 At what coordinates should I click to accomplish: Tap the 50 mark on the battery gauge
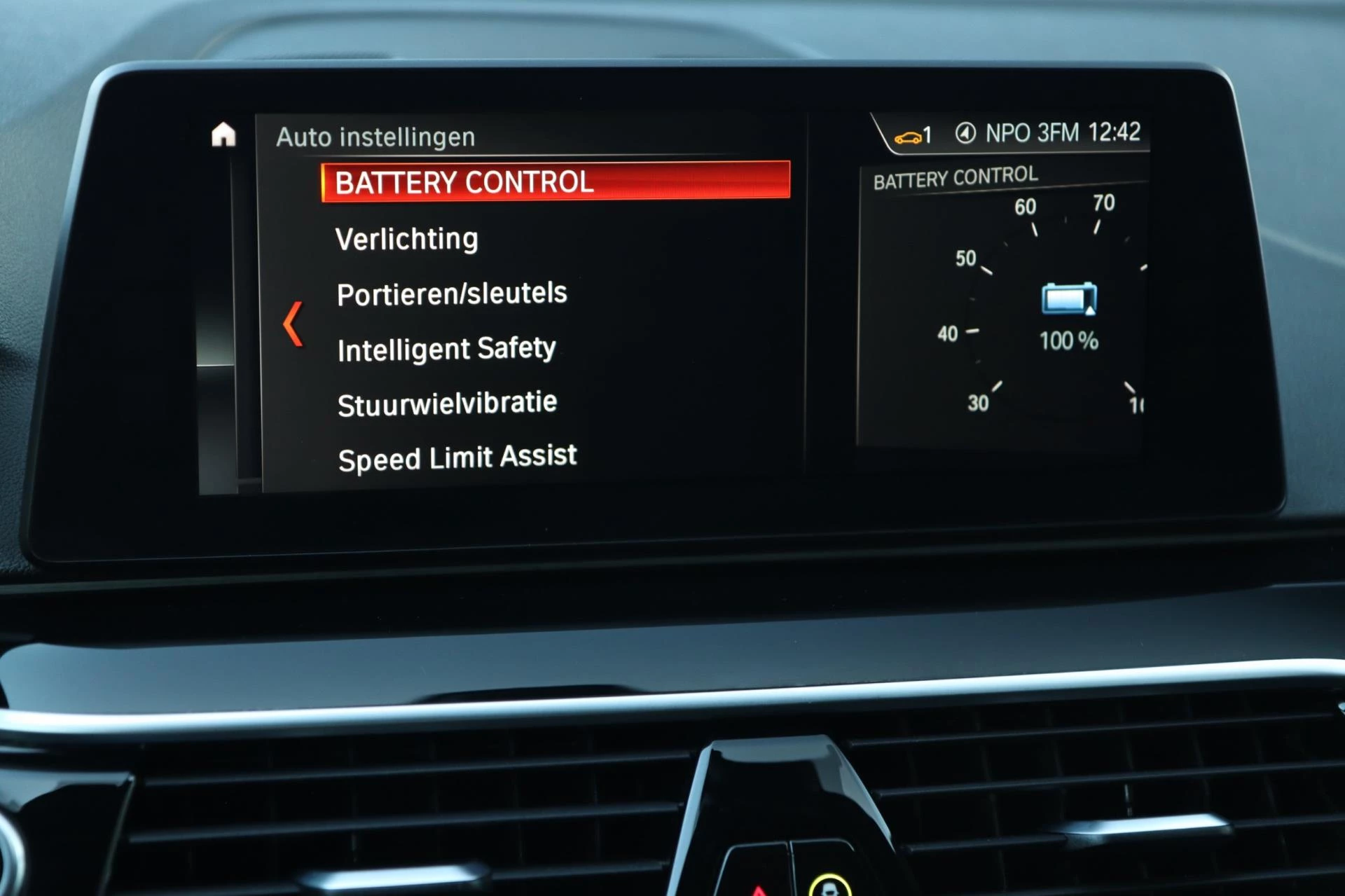[965, 259]
